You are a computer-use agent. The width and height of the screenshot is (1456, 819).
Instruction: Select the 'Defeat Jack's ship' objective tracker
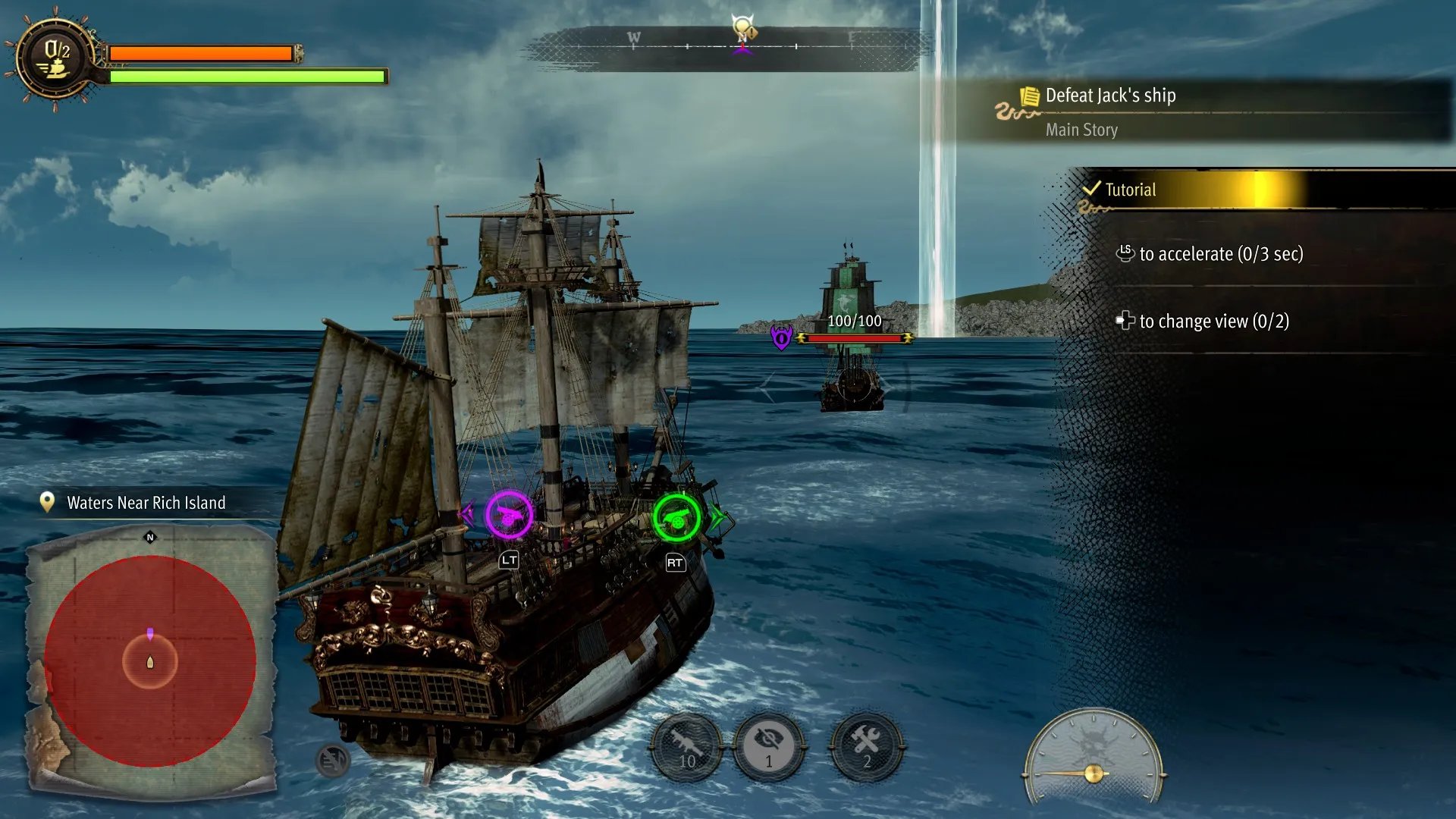point(1110,96)
